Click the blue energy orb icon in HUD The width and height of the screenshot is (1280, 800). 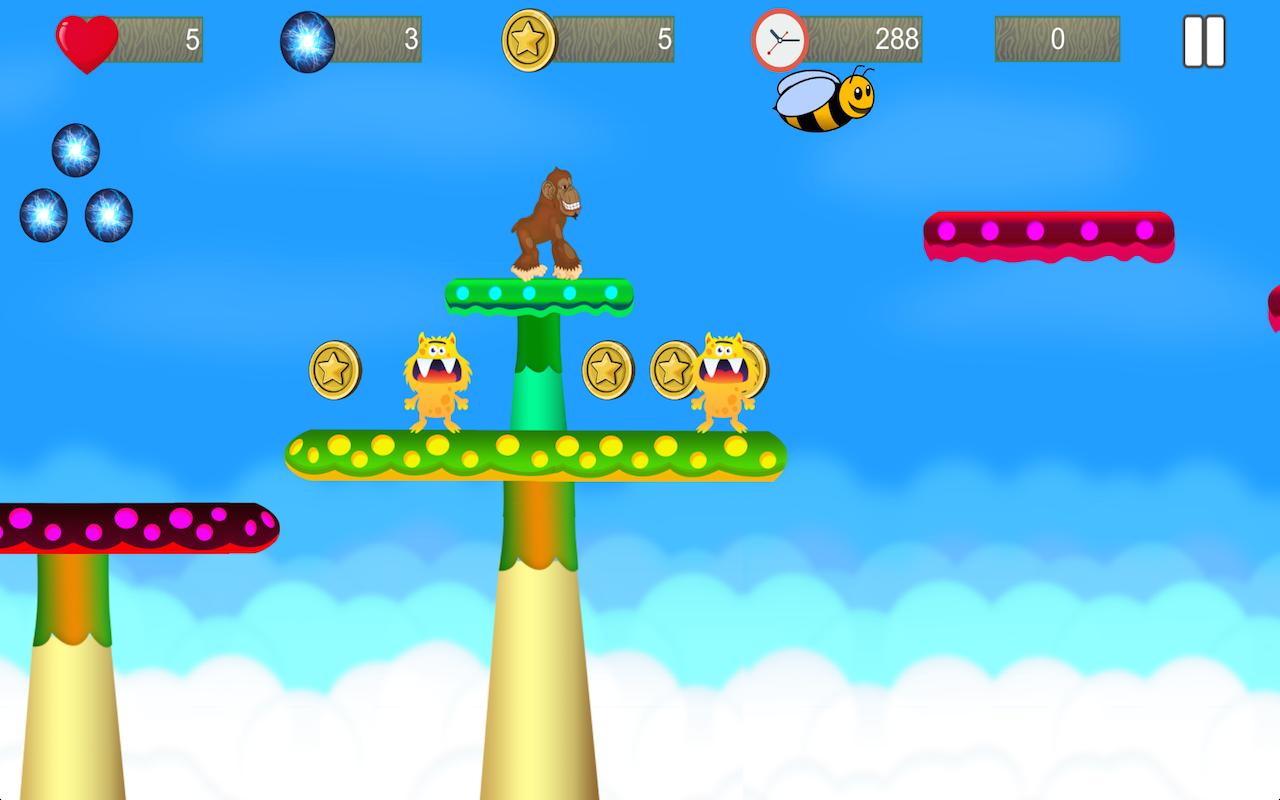[x=308, y=40]
